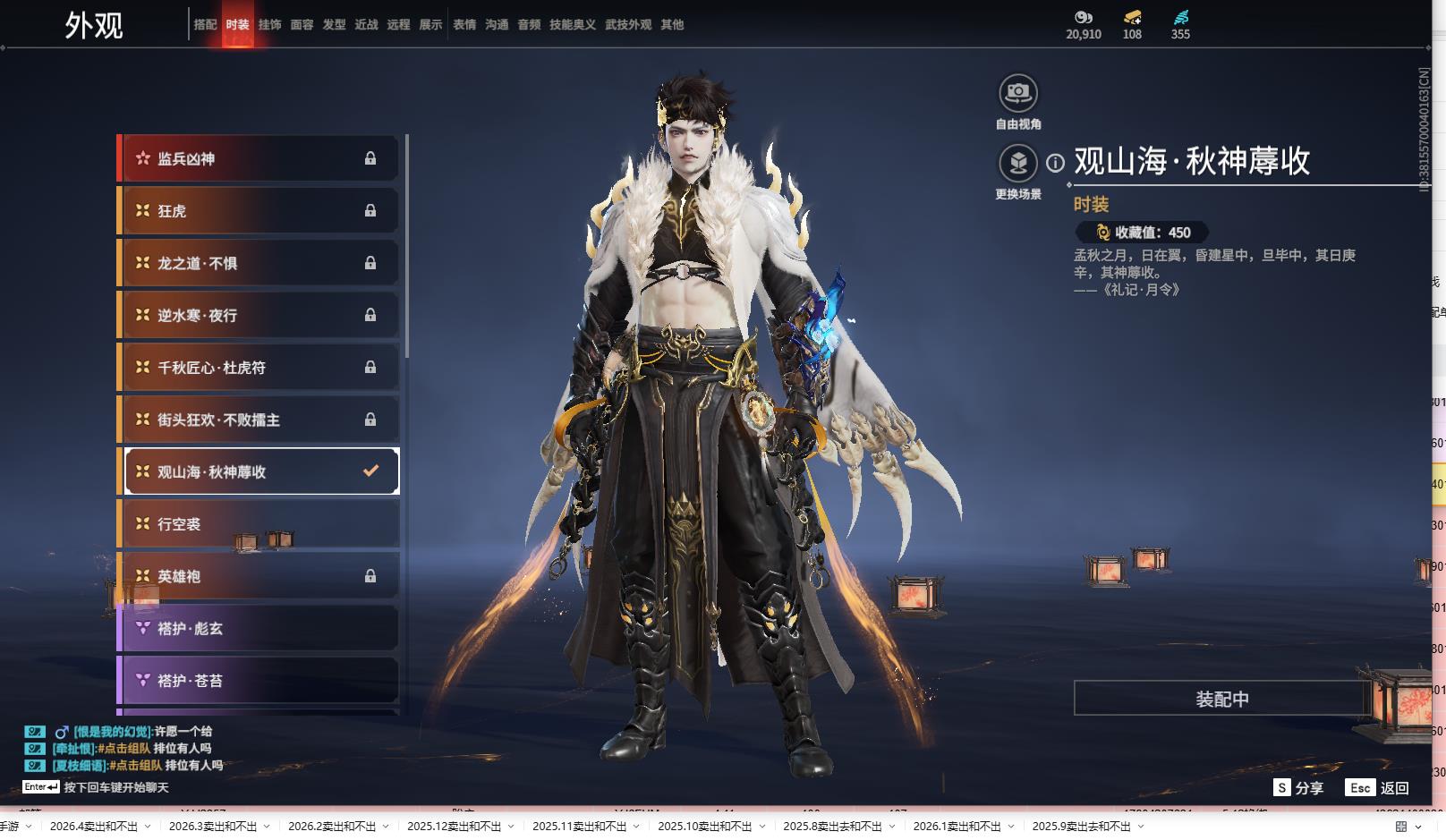This screenshot has height=840, width=1446.
Task: Switch to the 搭配 tab
Action: pos(205,25)
